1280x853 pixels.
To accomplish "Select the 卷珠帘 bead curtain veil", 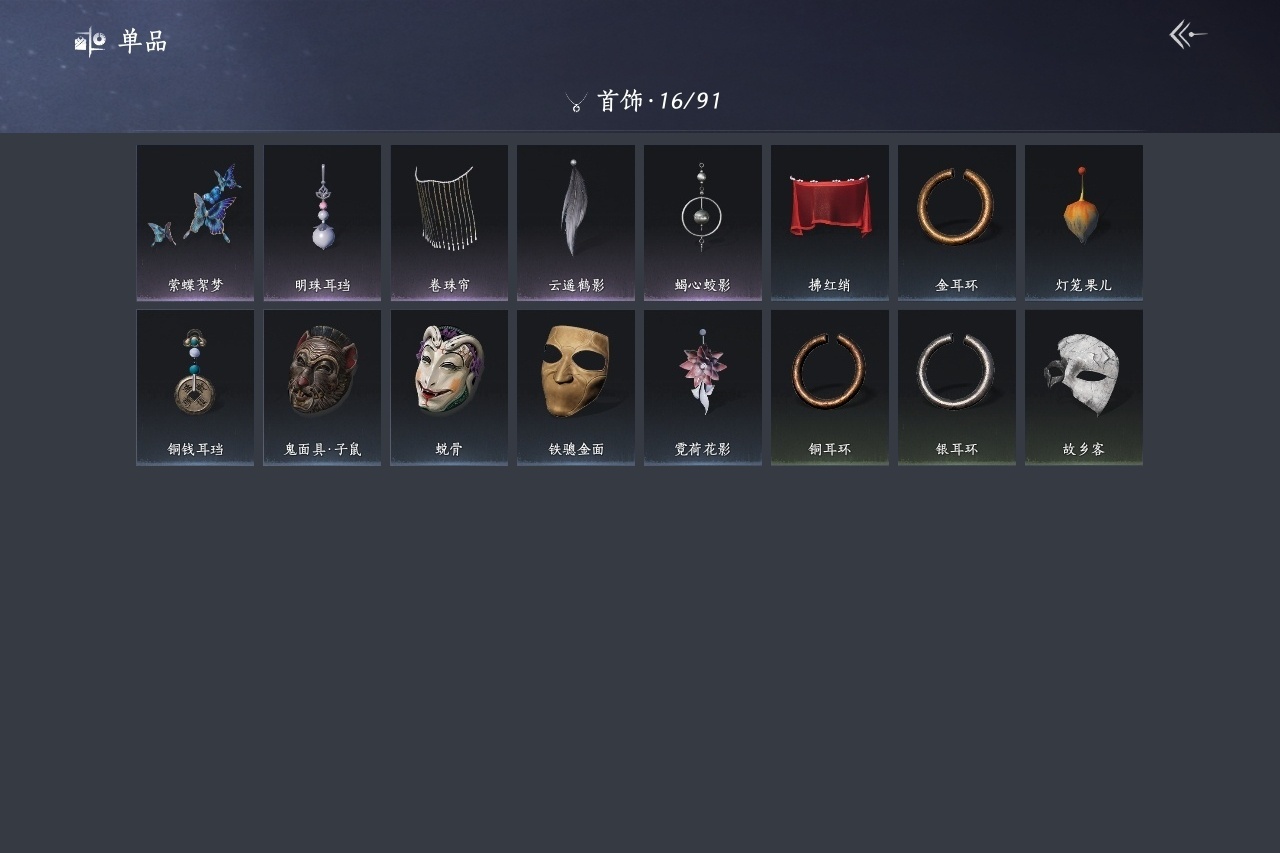I will tap(449, 222).
